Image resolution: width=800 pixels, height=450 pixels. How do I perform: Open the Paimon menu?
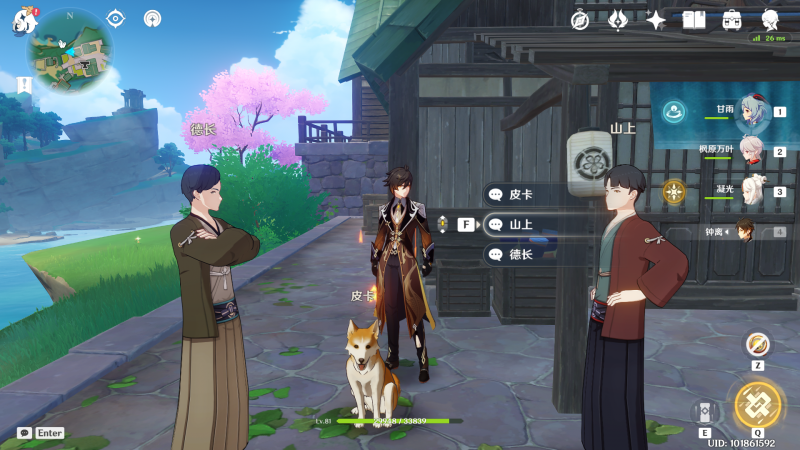click(22, 21)
